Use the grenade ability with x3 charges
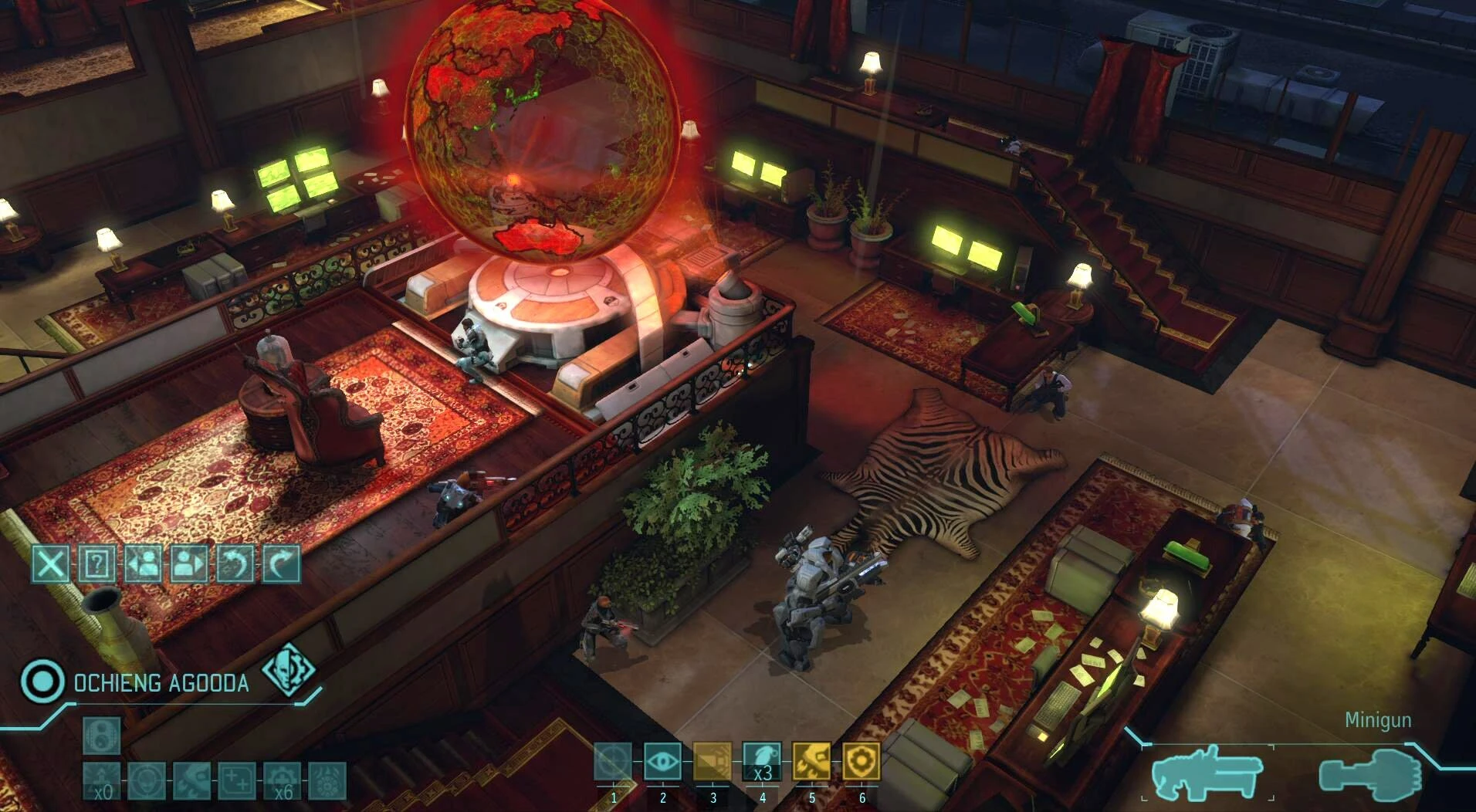Viewport: 1476px width, 812px height. point(762,763)
